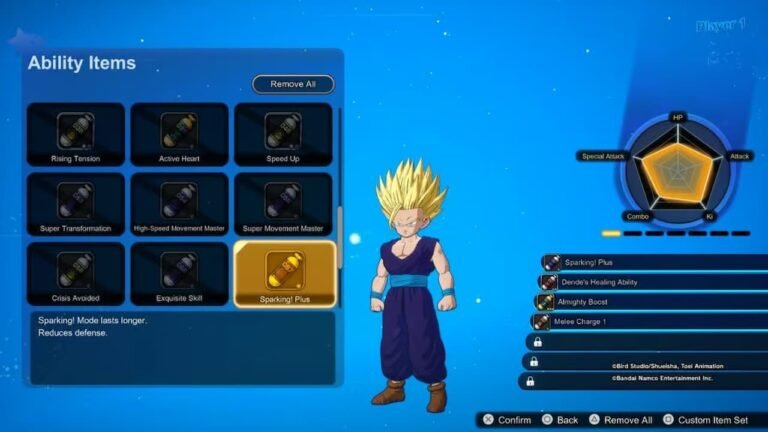Select the Rising Tension ability item
Image resolution: width=768 pixels, height=432 pixels.
point(76,134)
